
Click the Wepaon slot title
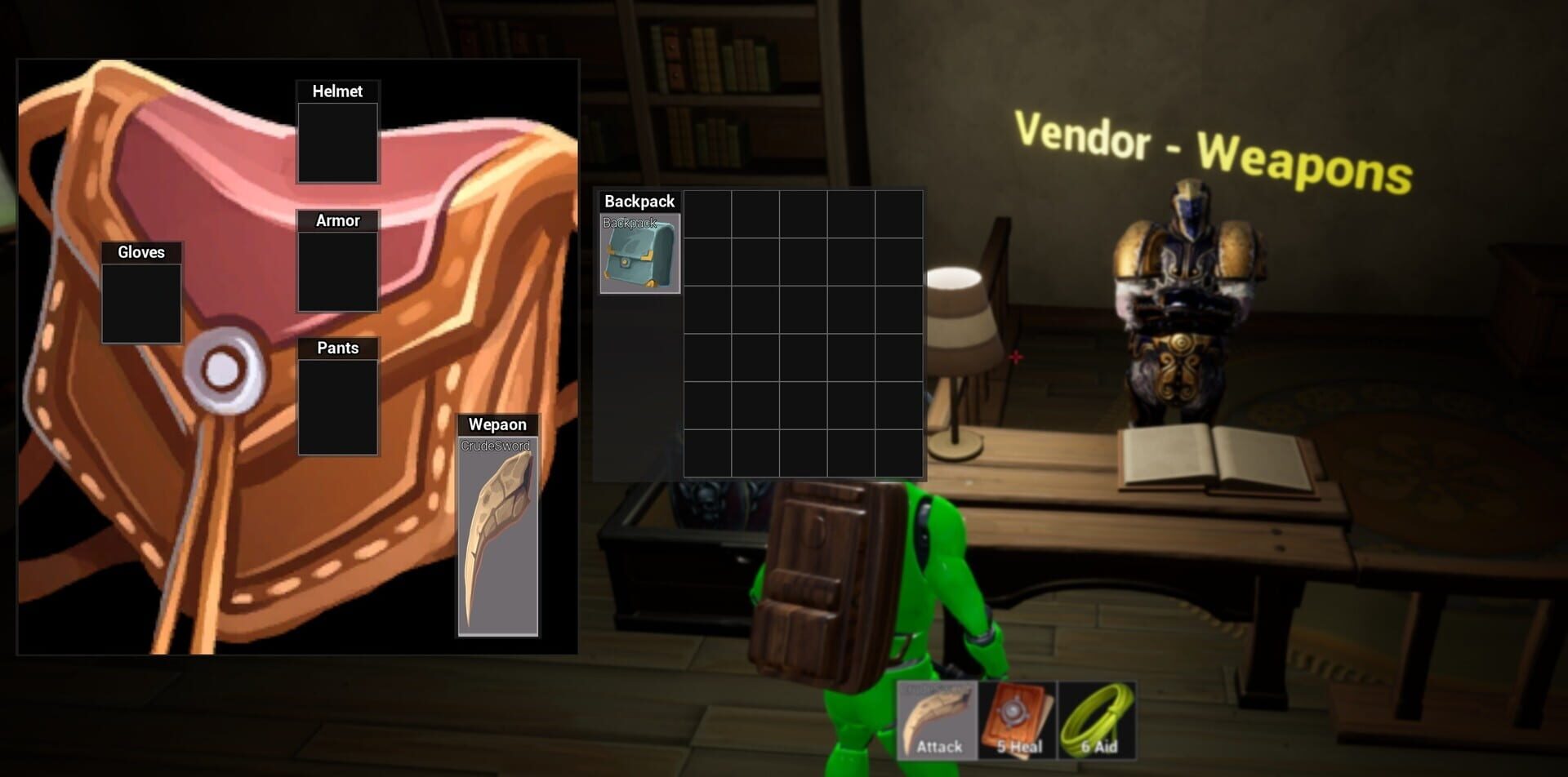tap(497, 424)
